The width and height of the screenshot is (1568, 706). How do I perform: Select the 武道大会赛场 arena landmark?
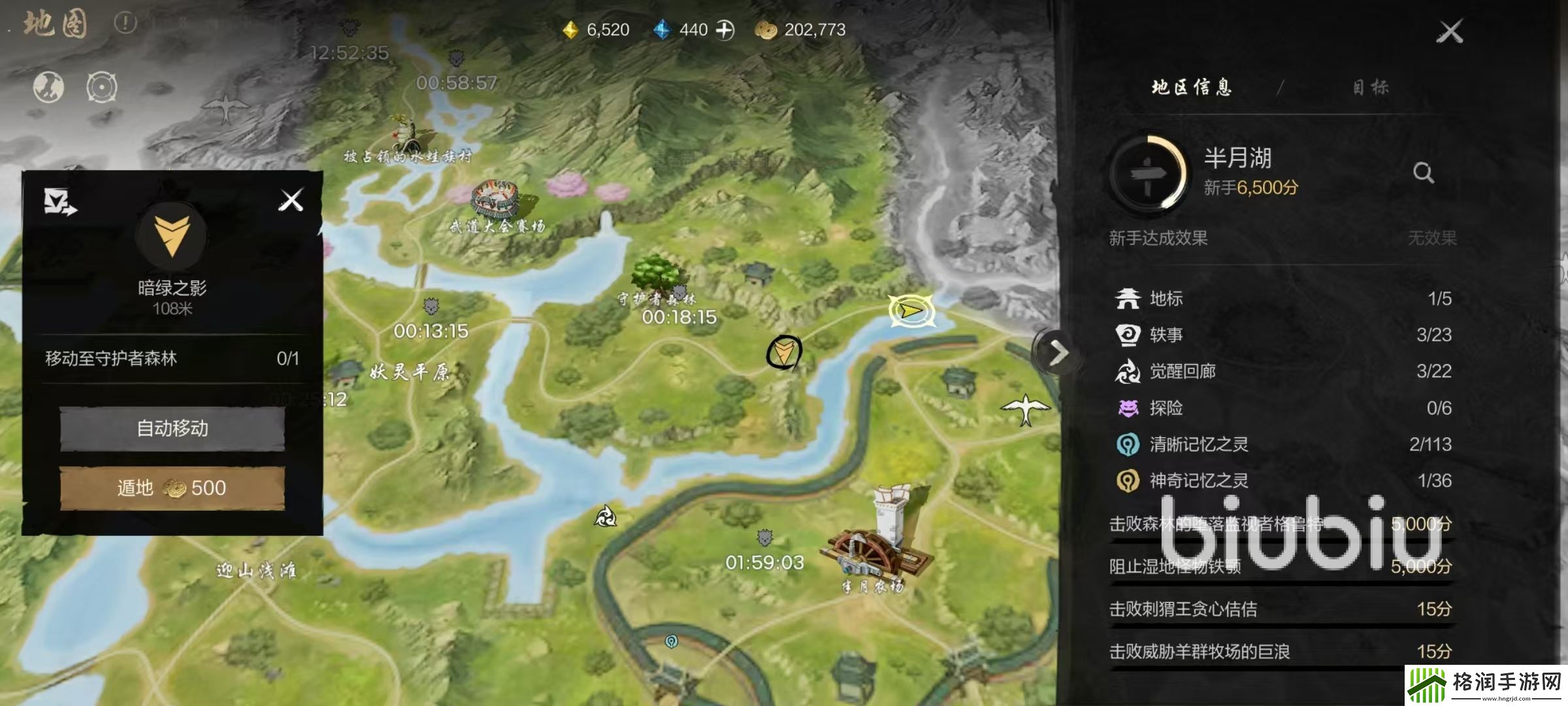pyautogui.click(x=497, y=200)
